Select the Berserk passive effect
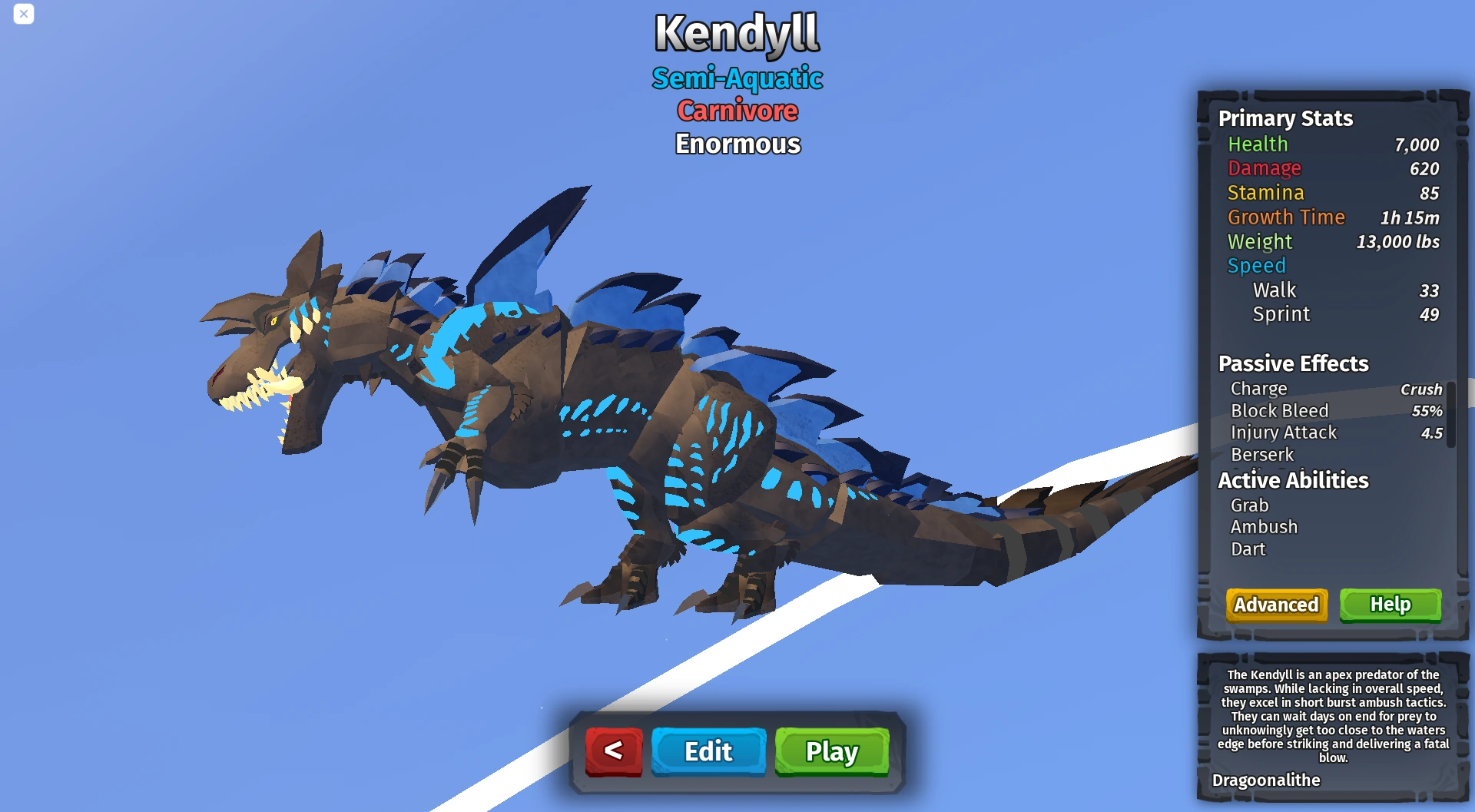 click(1261, 454)
